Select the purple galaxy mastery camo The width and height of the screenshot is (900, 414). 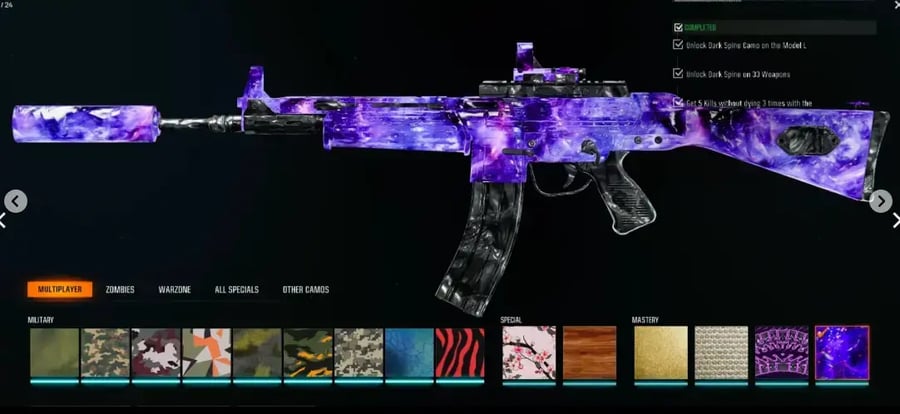click(x=841, y=352)
